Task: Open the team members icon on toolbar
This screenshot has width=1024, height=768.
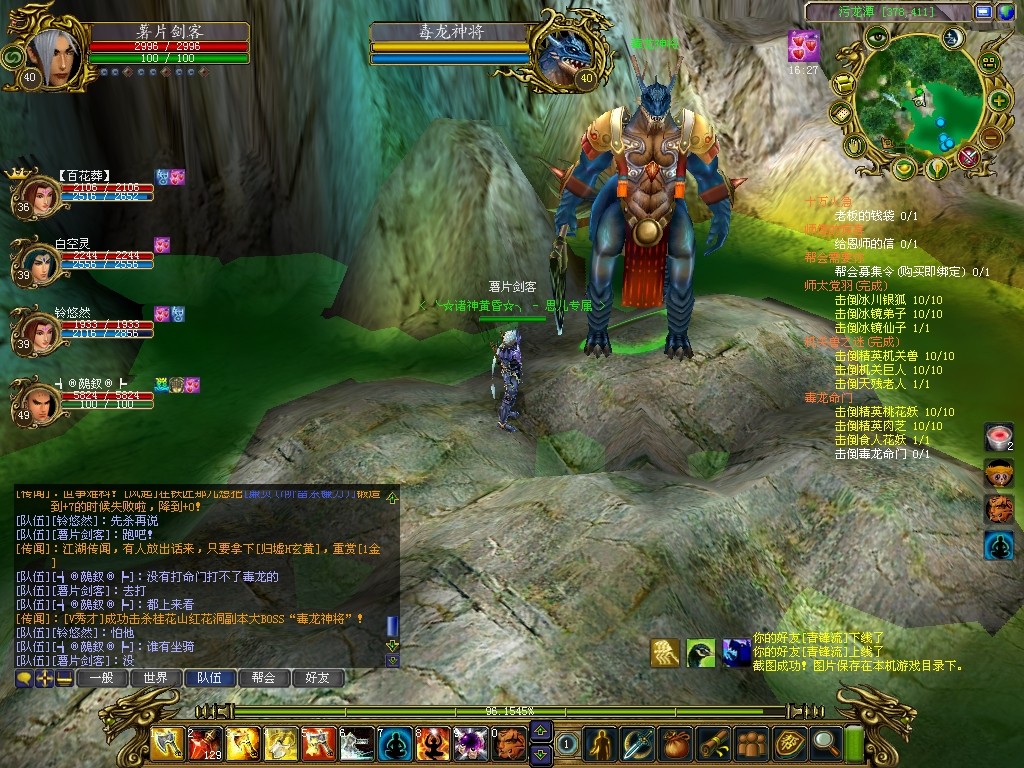Action: pyautogui.click(x=750, y=742)
